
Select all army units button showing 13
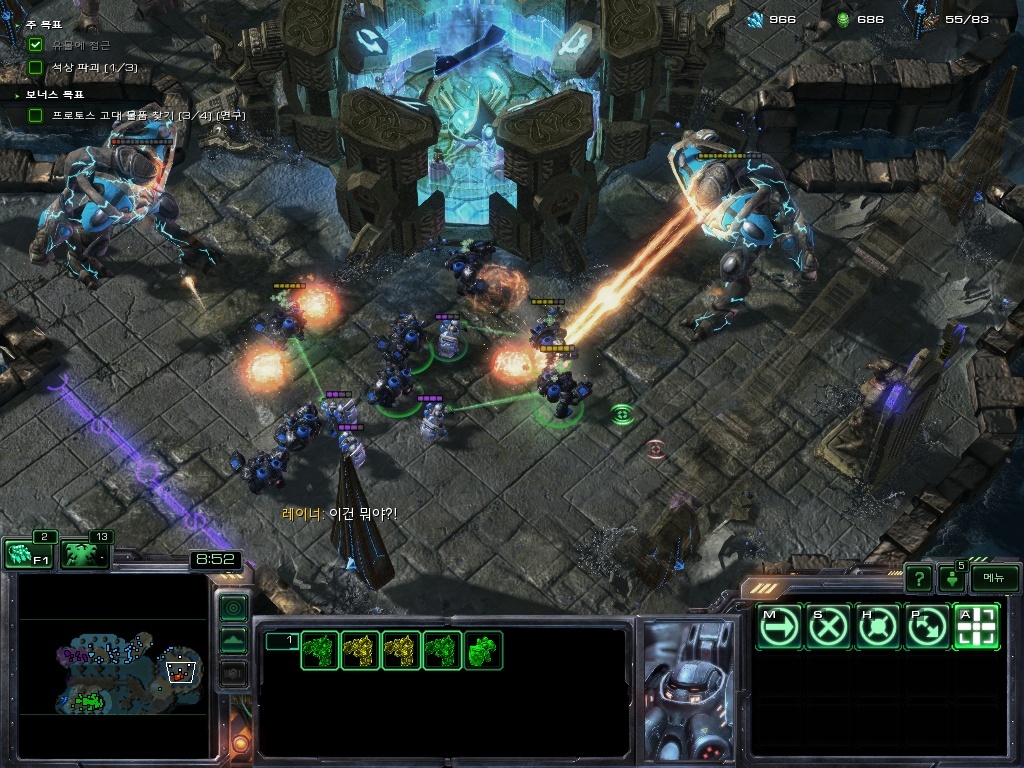[x=86, y=554]
